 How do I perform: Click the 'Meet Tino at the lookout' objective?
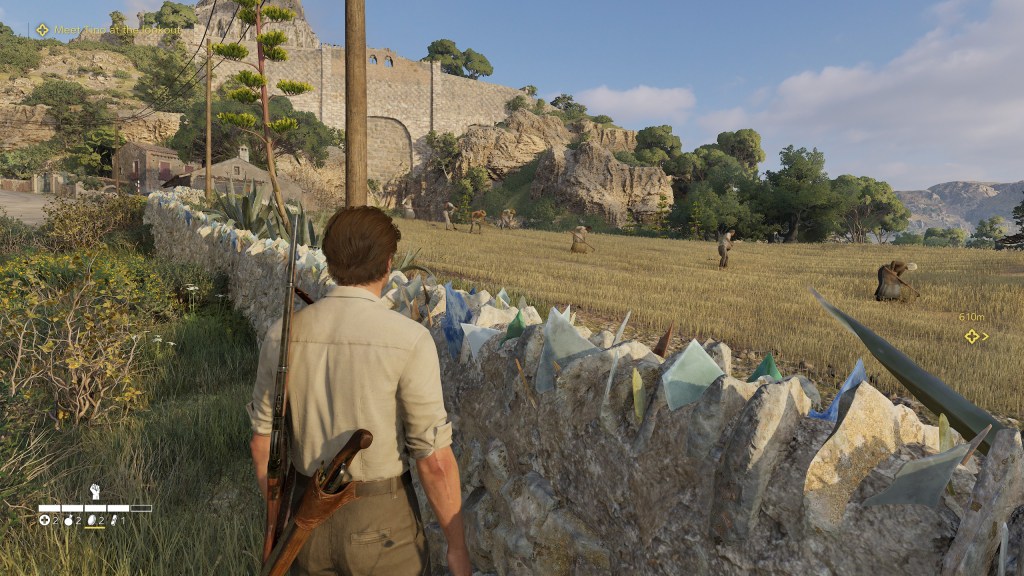pyautogui.click(x=110, y=30)
